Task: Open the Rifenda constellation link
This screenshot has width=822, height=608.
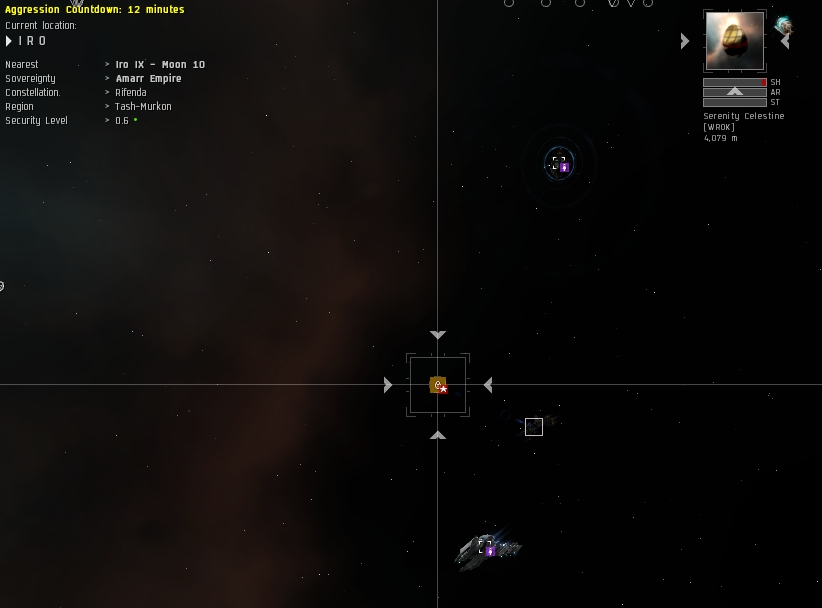Action: coord(131,93)
